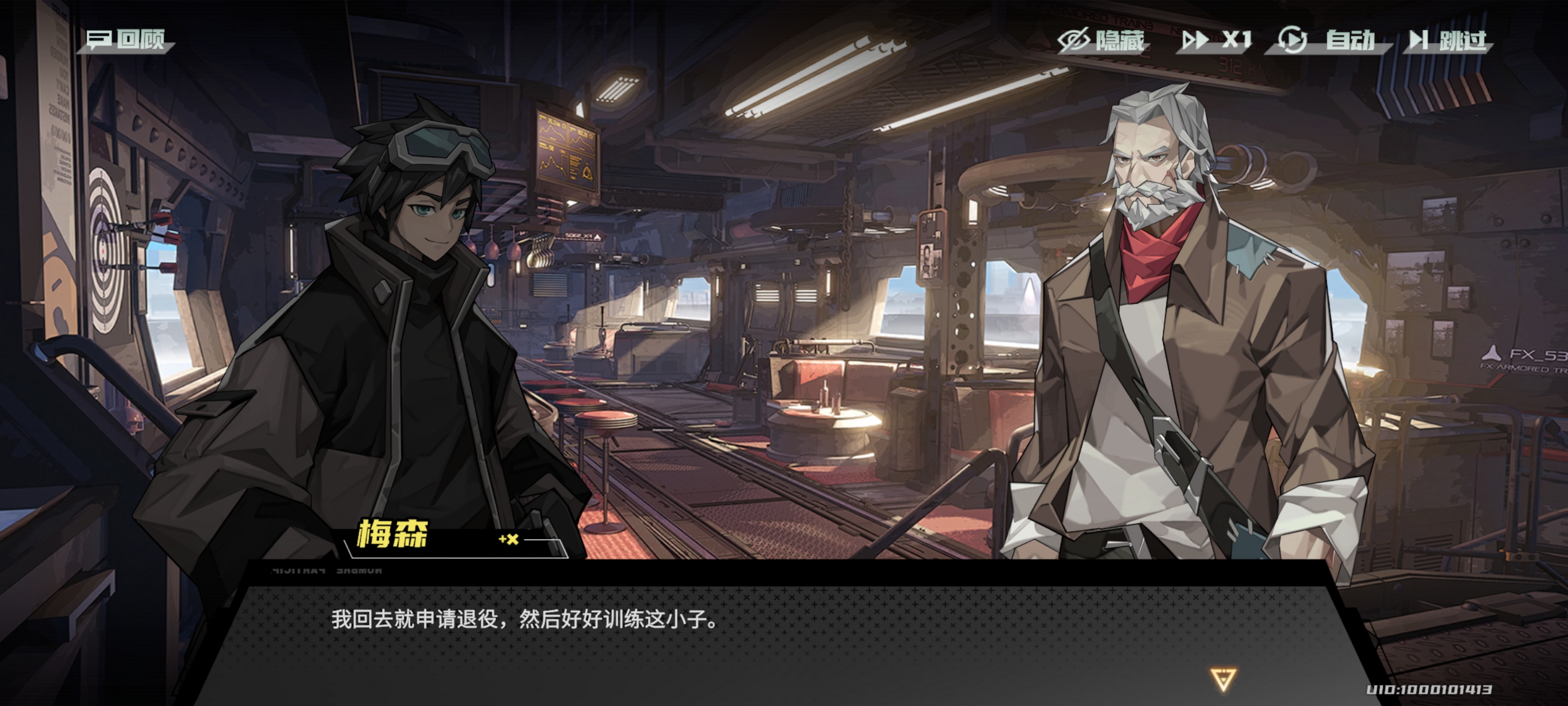
Task: Change the X1 playback speed
Action: tap(1216, 41)
